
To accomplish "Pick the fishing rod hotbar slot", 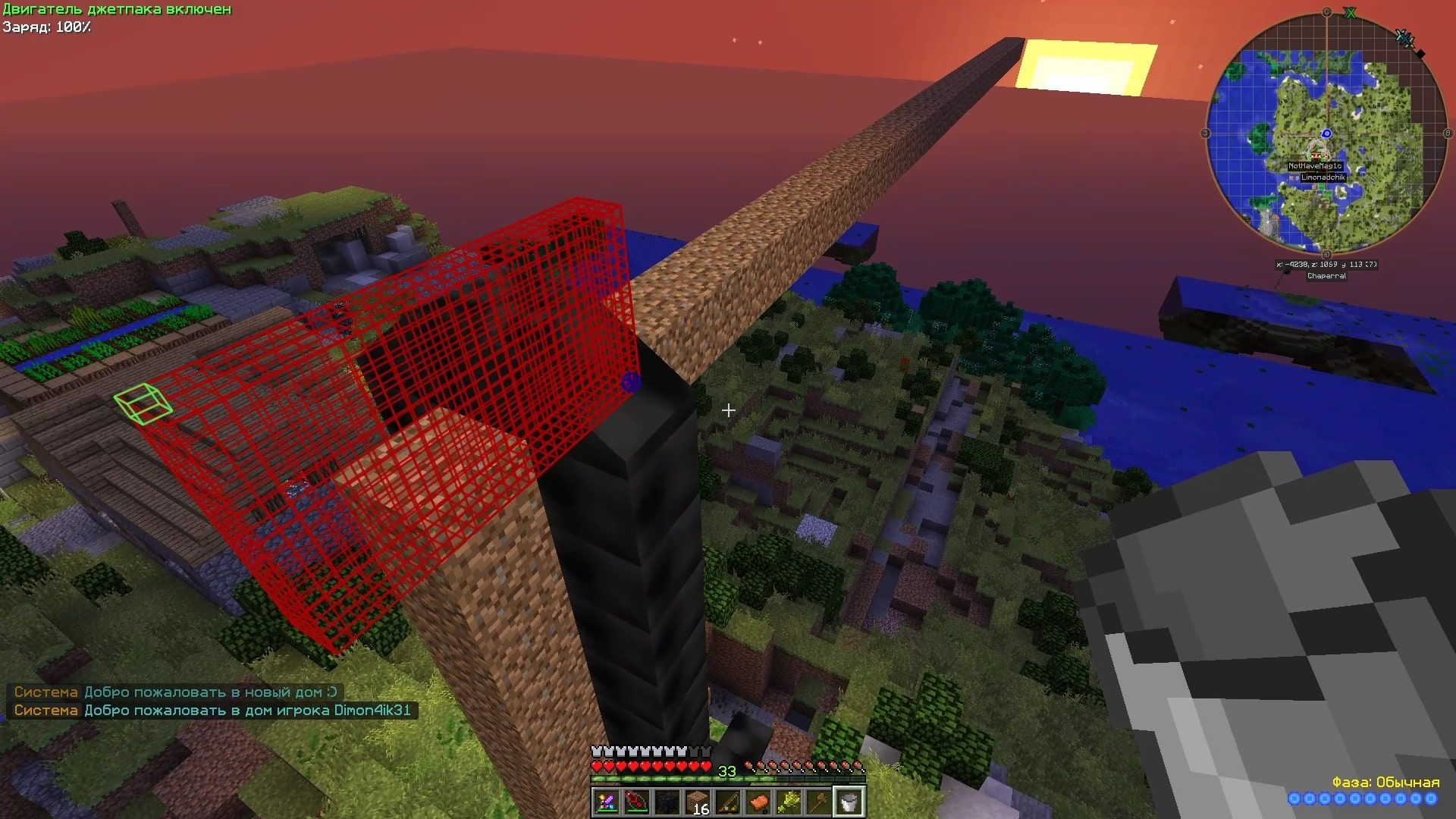I will pos(728,802).
